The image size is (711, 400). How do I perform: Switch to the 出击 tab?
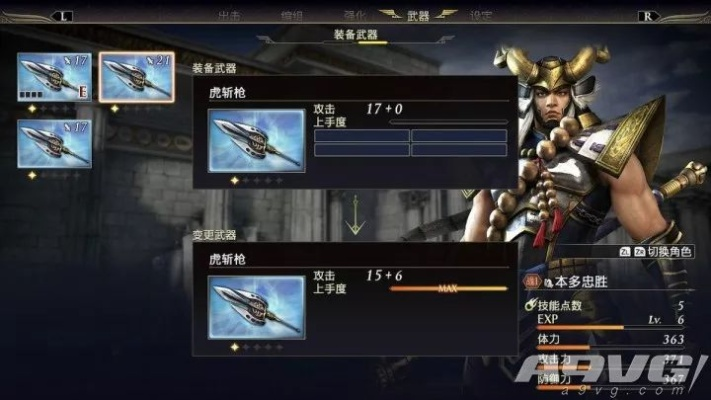pos(229,15)
